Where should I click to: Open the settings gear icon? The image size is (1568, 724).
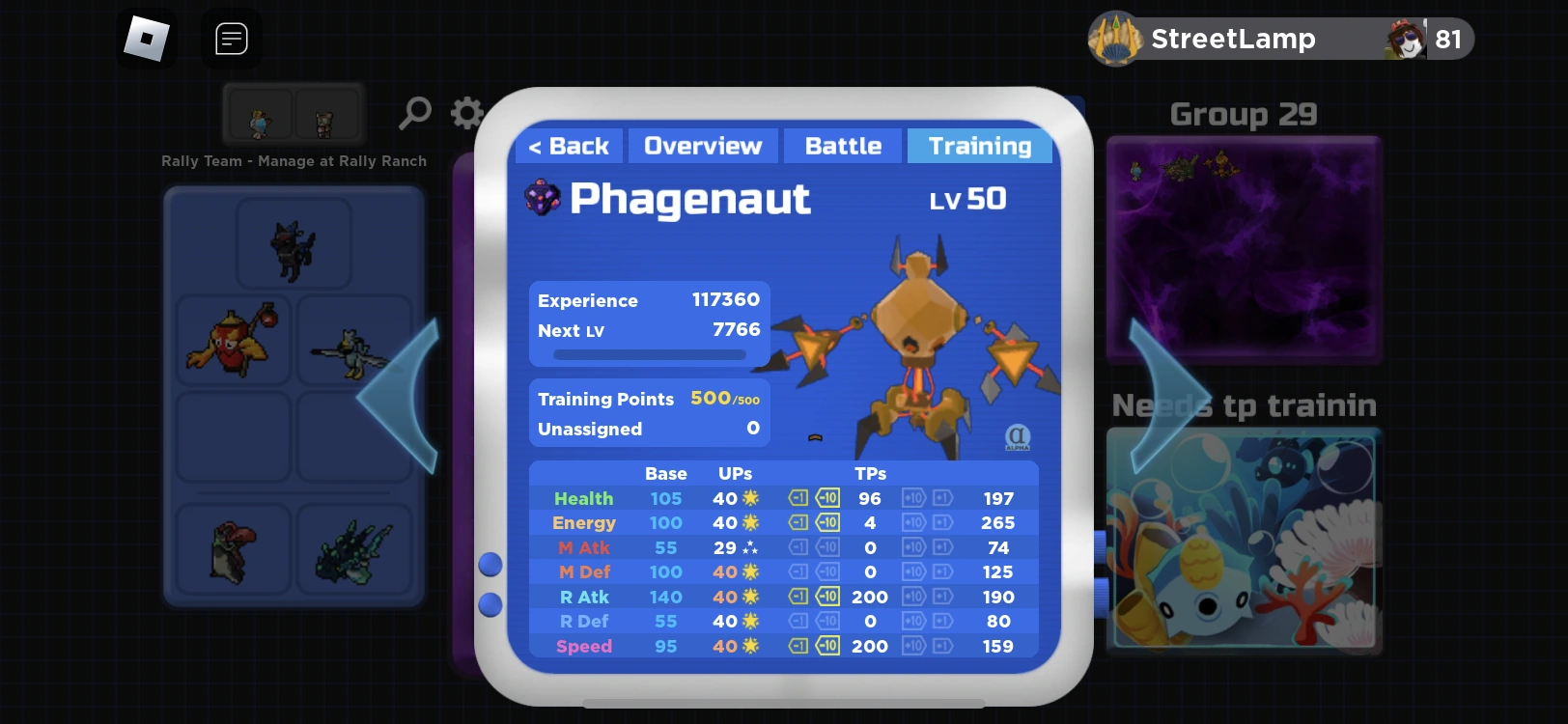click(x=466, y=113)
